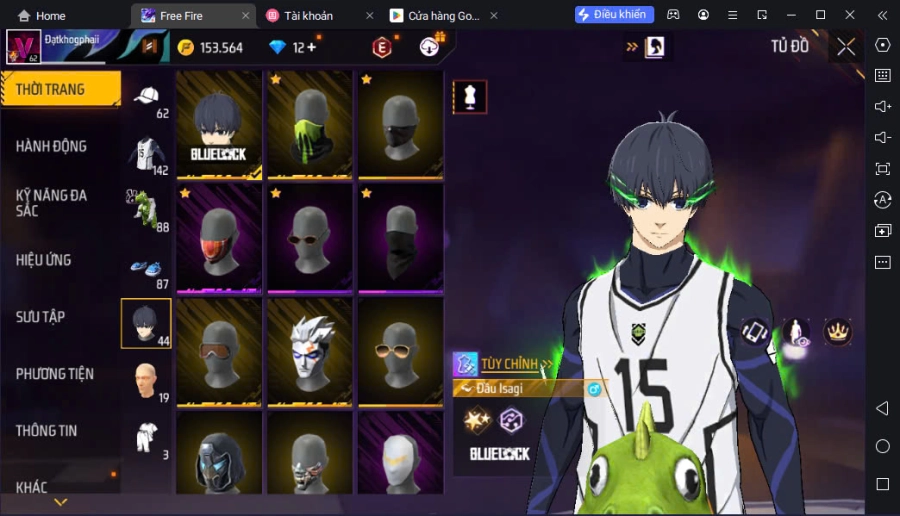Open the bald face subcategory
The width and height of the screenshot is (900, 516).
(x=146, y=381)
